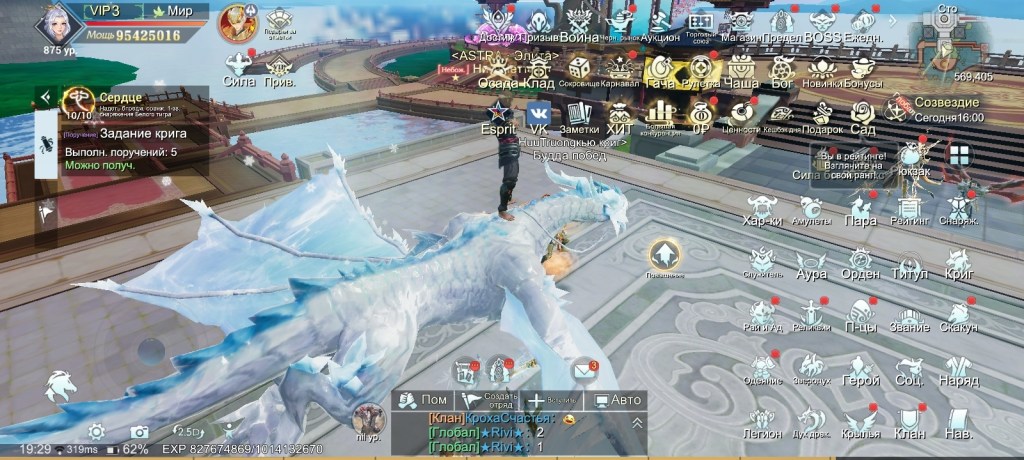Open the Магазин shop

(741, 24)
